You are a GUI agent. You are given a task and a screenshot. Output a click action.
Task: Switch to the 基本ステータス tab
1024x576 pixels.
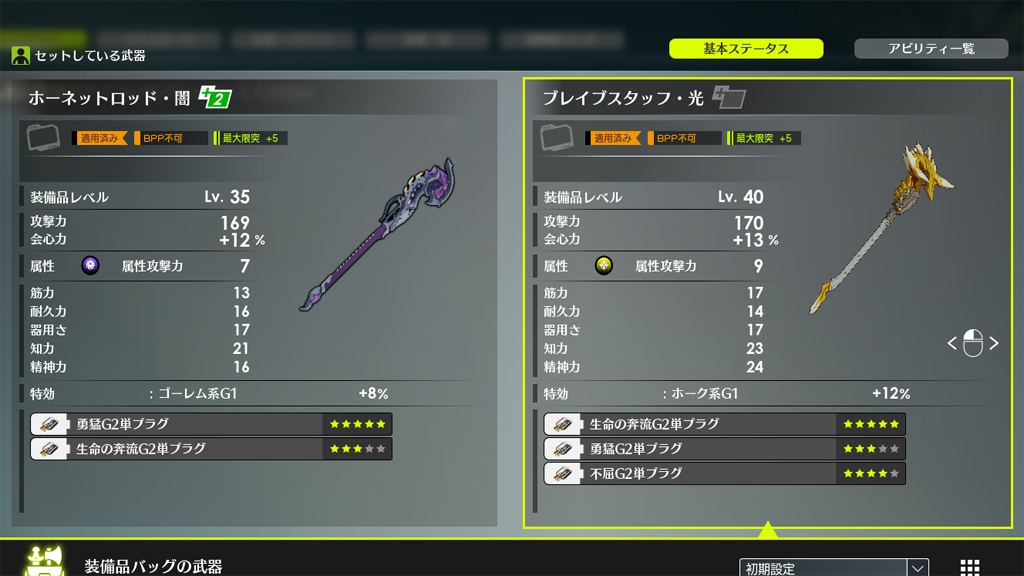click(746, 48)
